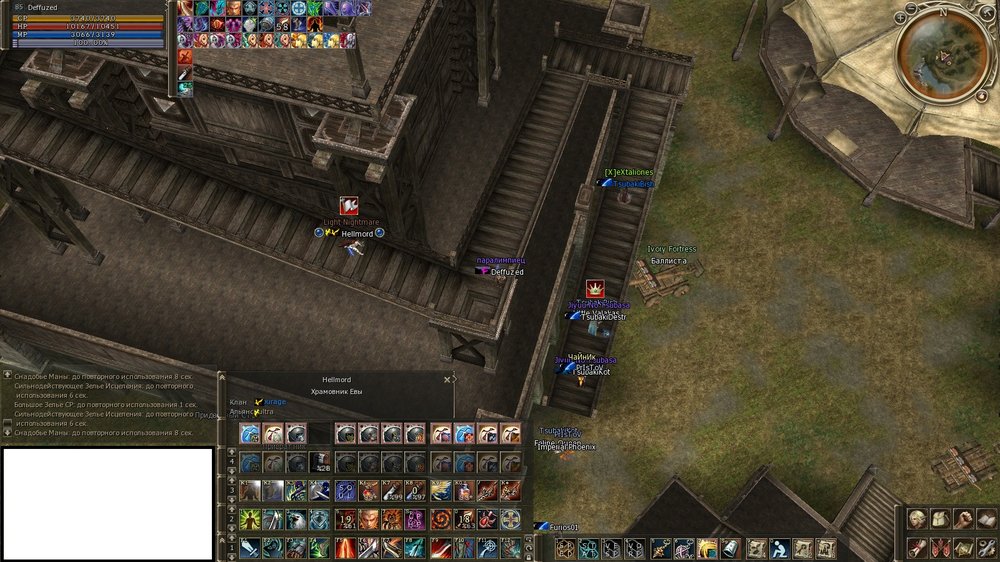1000x562 pixels.
Task: Activate the sword skill in slot F1
Action: (x=249, y=548)
